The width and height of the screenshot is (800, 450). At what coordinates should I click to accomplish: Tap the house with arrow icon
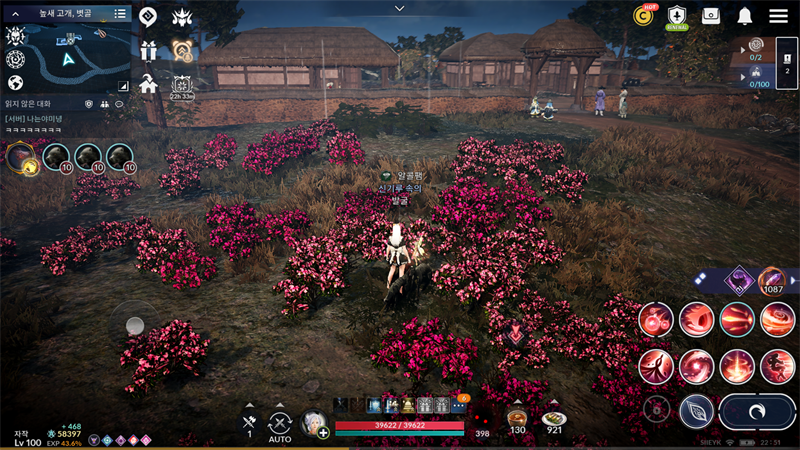[148, 84]
